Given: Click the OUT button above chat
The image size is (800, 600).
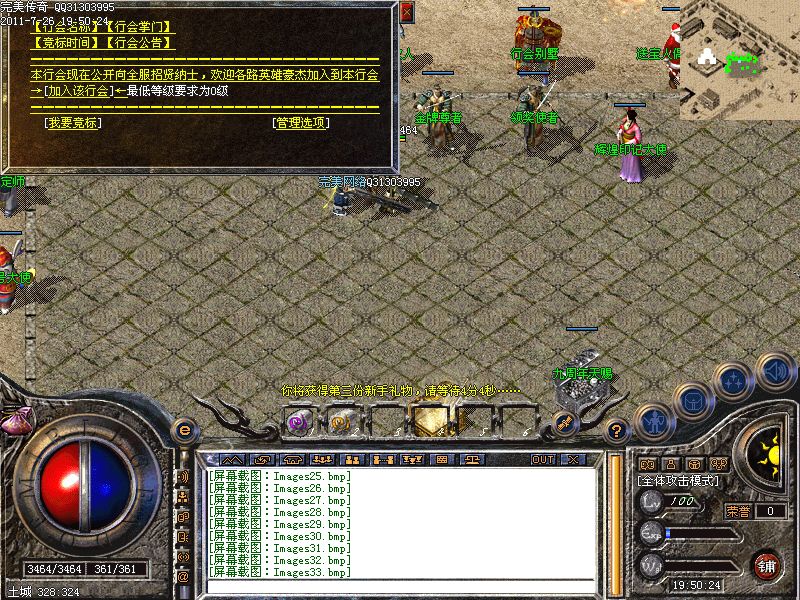Looking at the screenshot, I should (x=543, y=459).
